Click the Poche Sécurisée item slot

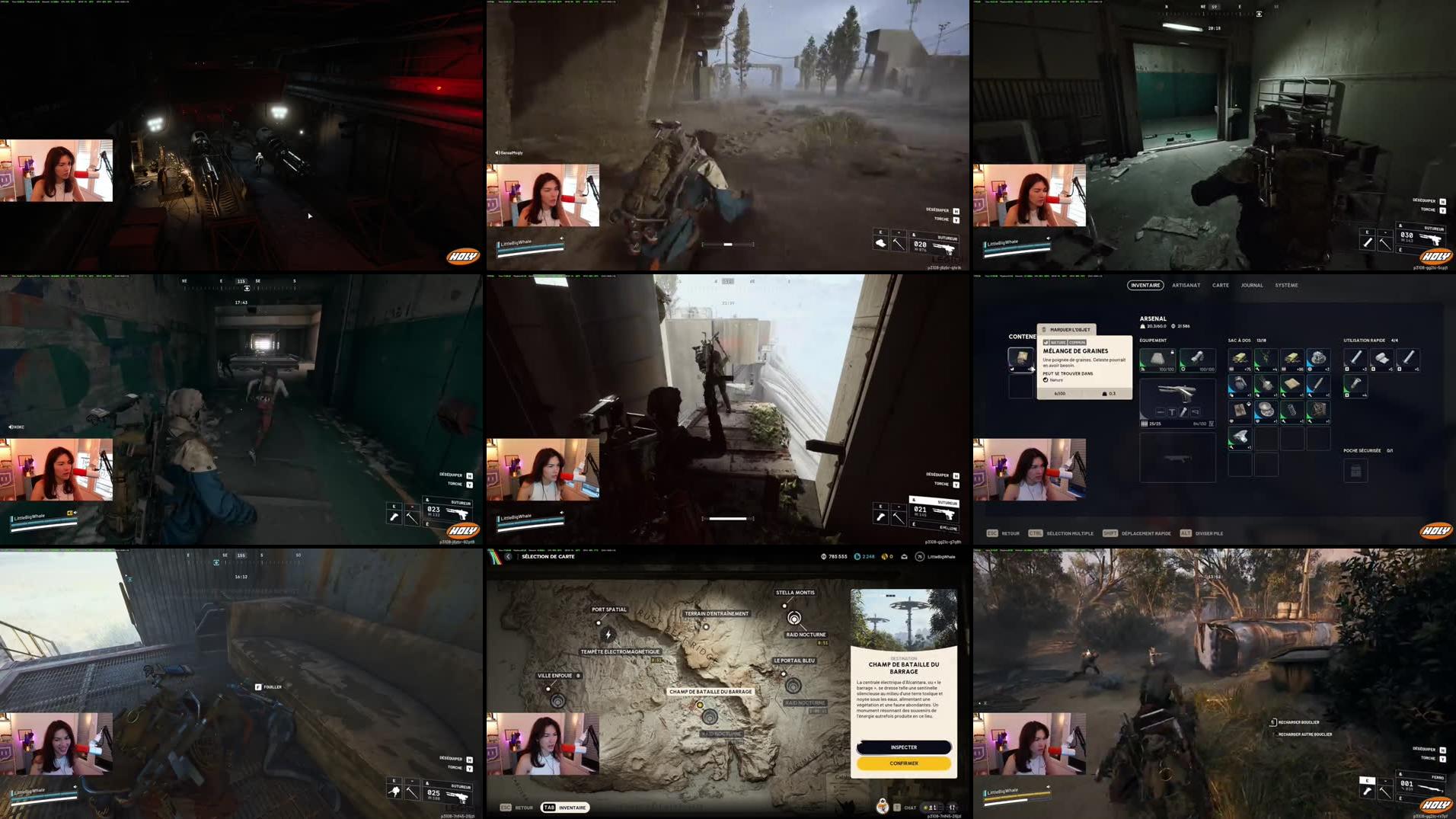1355,472
